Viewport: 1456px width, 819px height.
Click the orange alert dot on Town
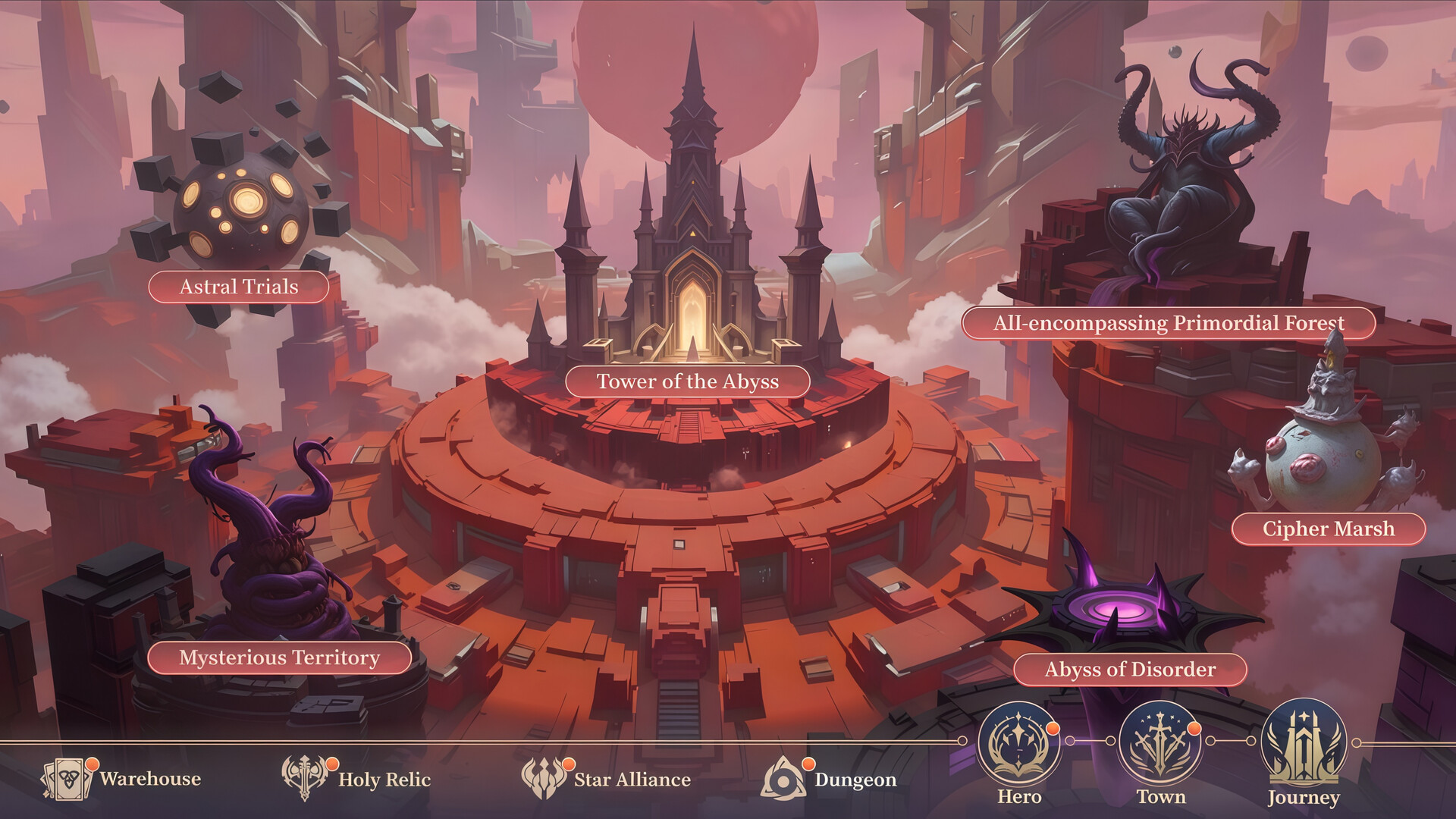click(x=1194, y=729)
